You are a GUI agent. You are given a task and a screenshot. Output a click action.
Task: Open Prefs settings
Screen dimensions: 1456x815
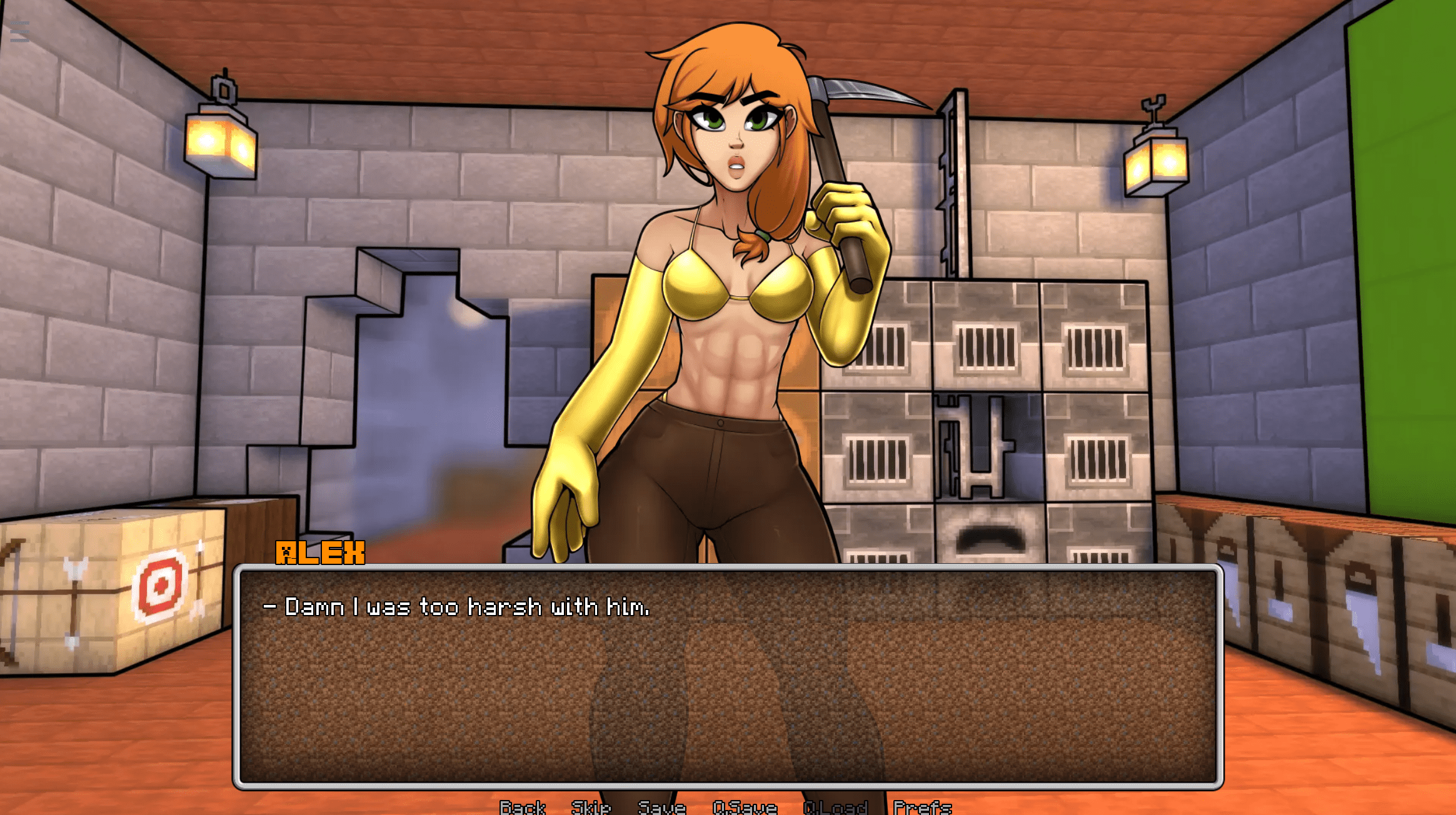(x=922, y=807)
